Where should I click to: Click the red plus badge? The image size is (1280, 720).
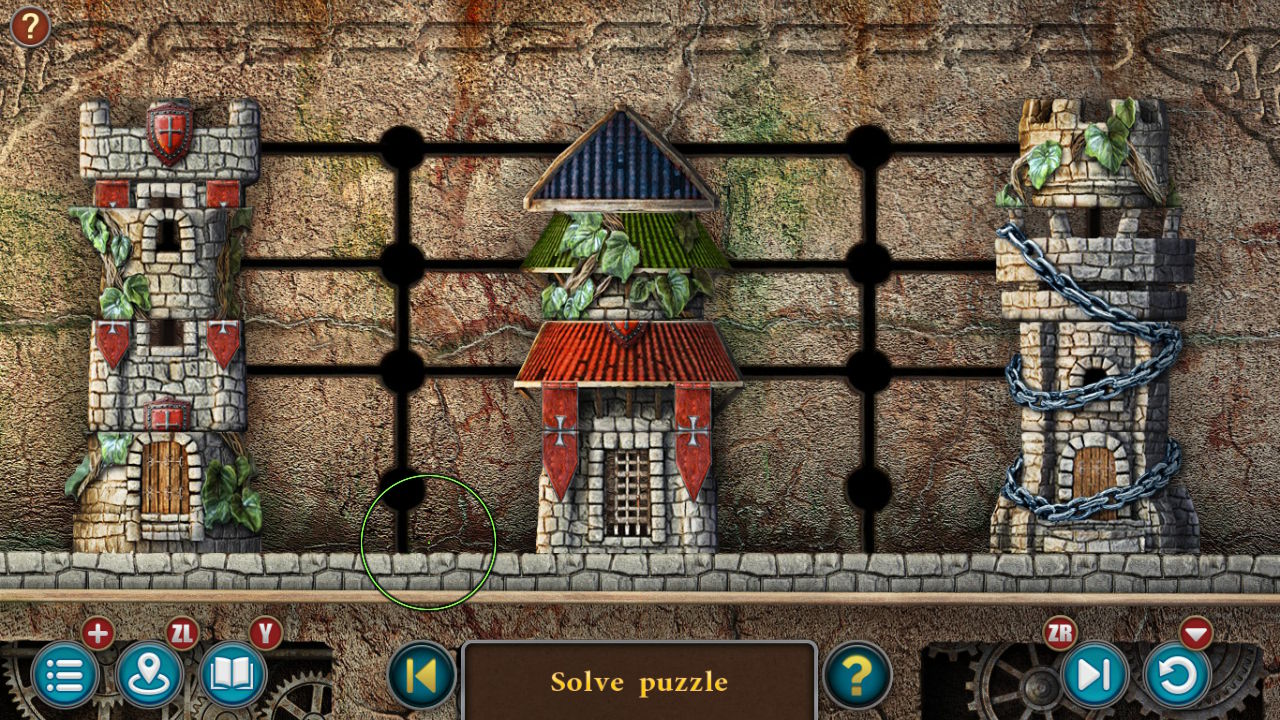(x=98, y=632)
